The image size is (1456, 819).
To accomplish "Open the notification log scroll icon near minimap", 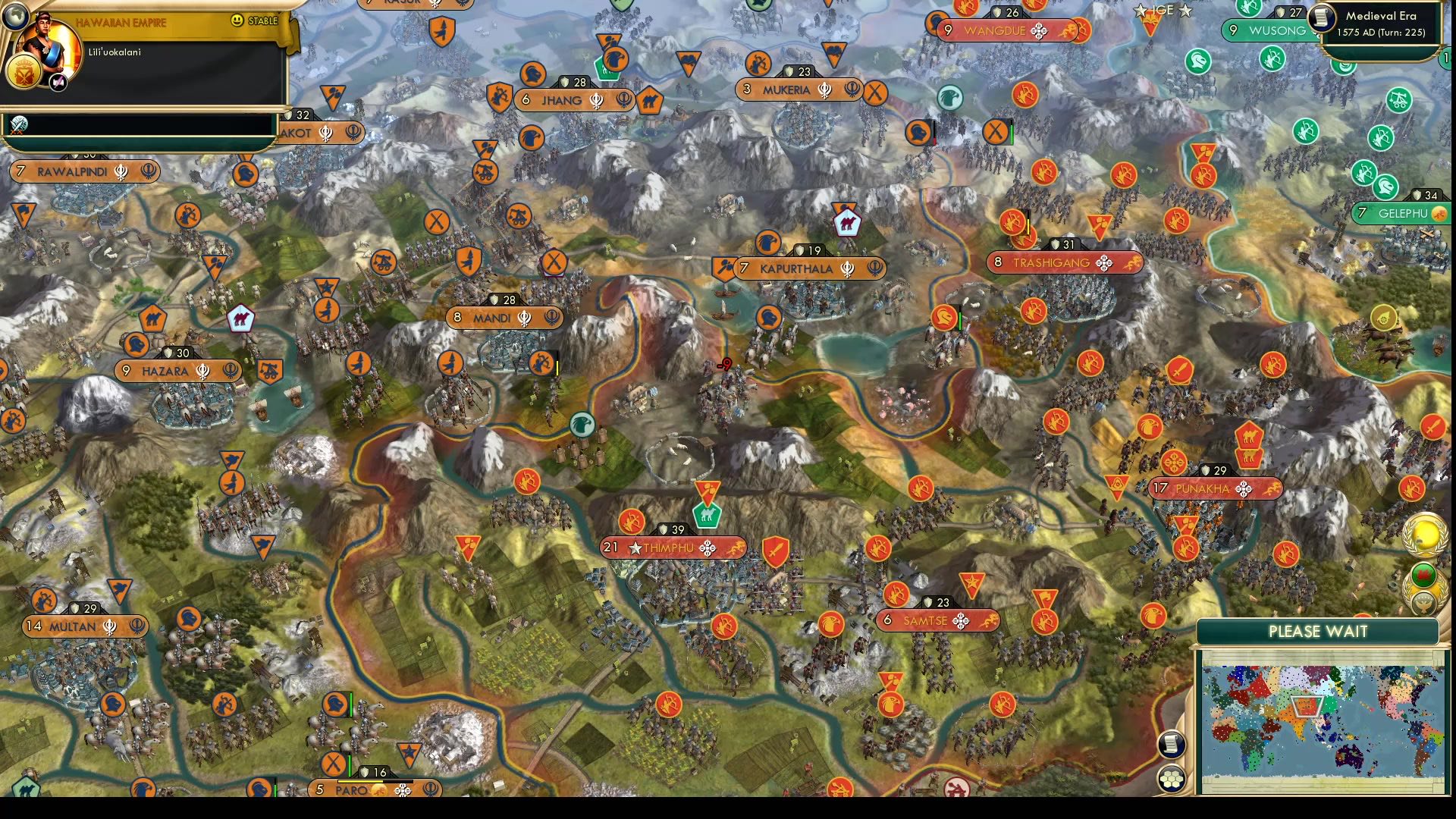I will click(x=1172, y=744).
